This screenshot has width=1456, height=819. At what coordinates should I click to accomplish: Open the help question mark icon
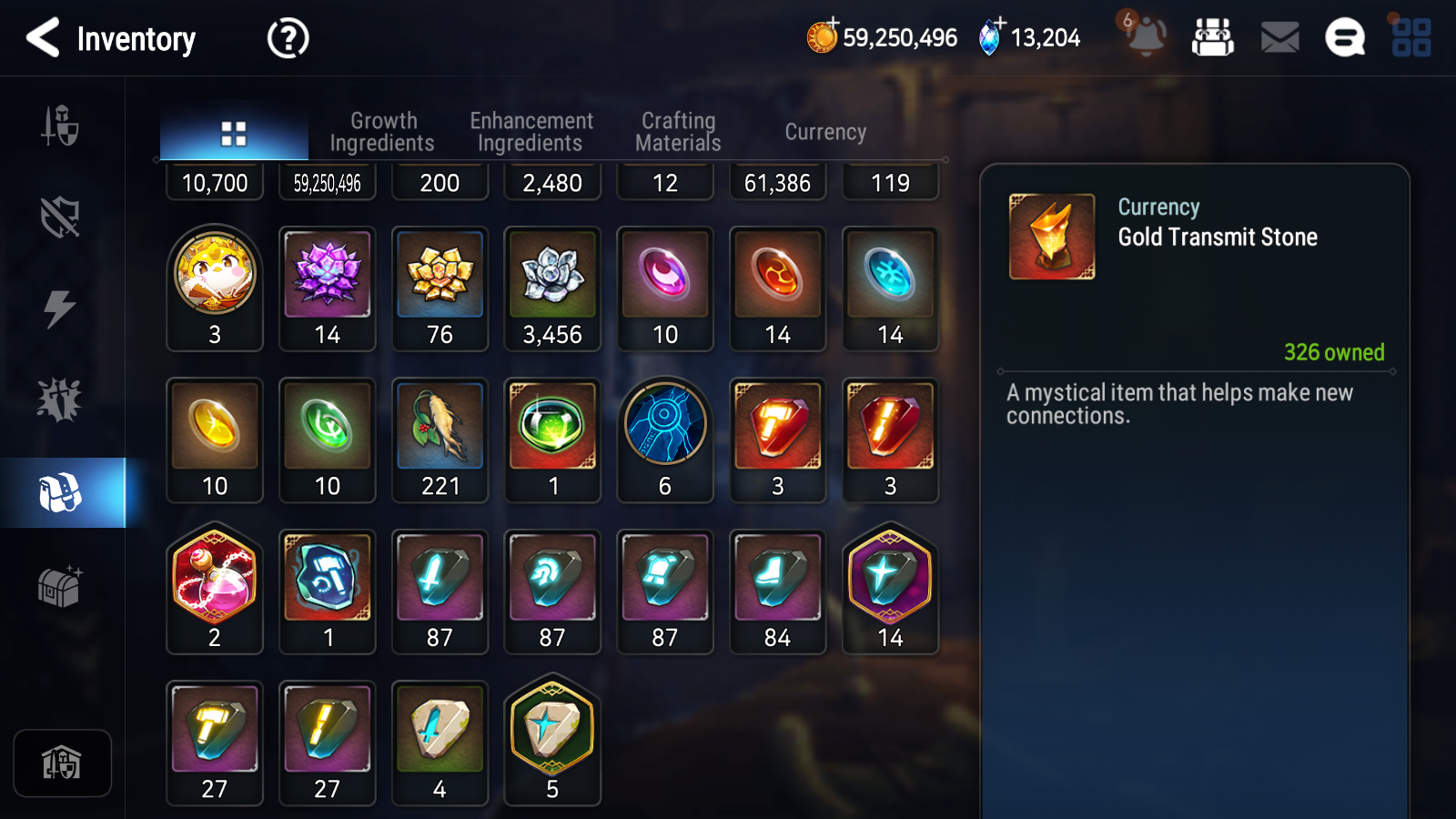(287, 38)
